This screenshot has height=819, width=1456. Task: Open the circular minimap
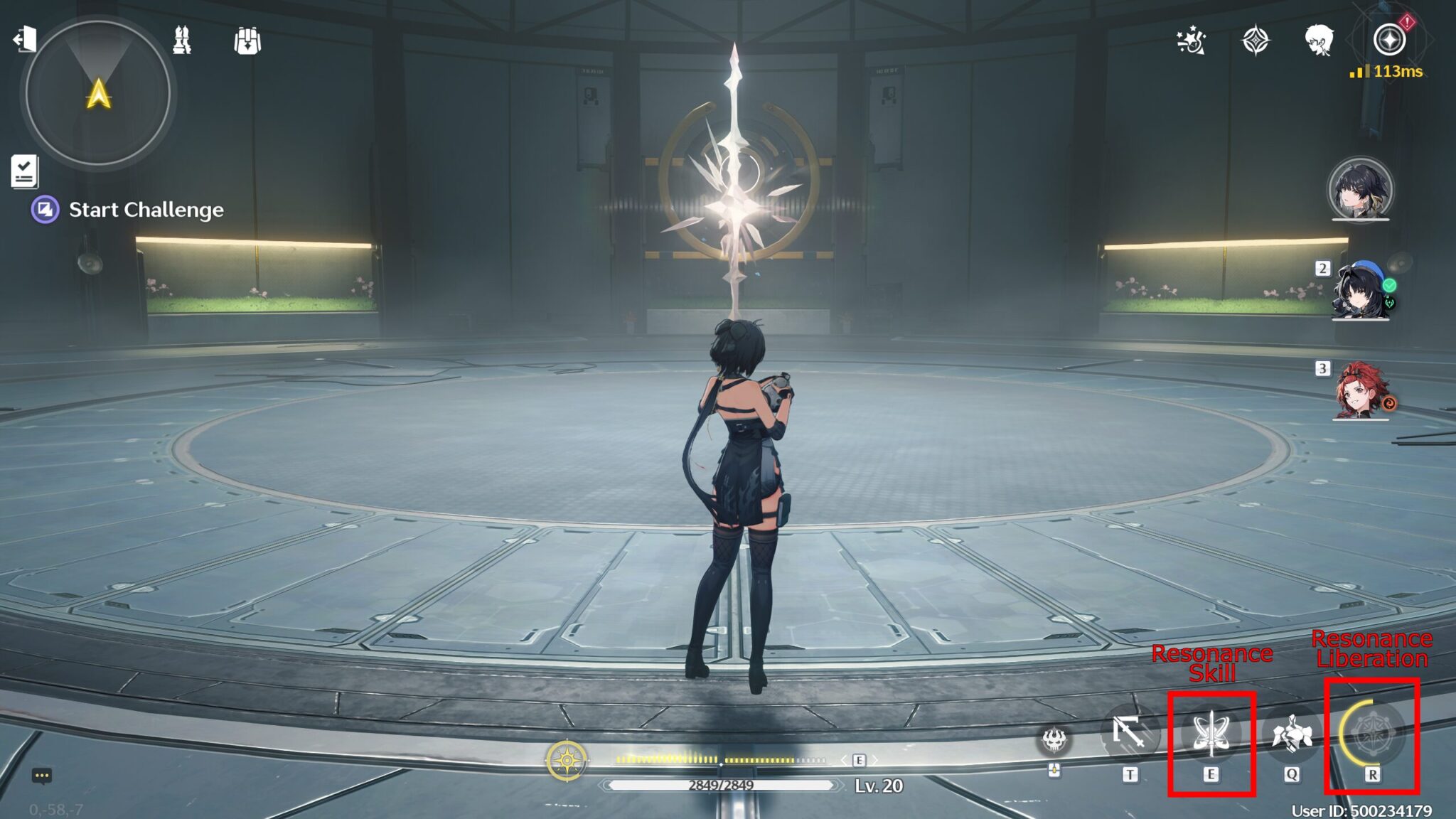tap(98, 93)
